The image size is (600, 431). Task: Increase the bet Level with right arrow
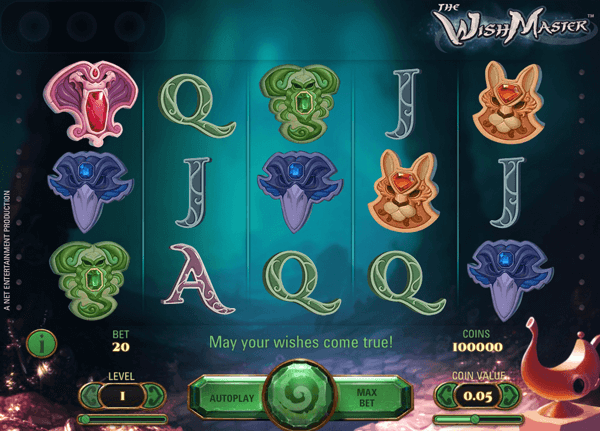pos(156,396)
